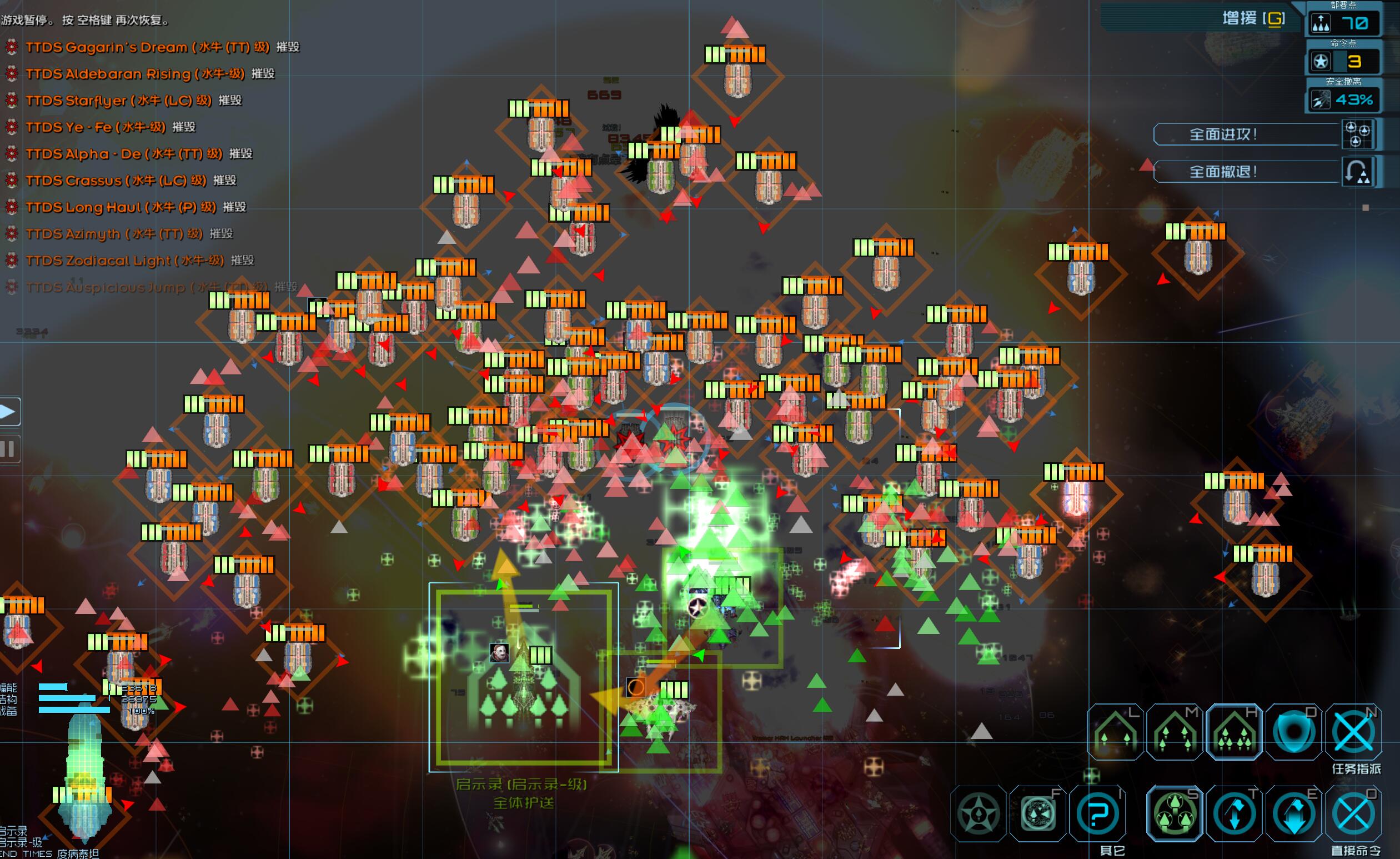Resume the game with the play button

(x=8, y=412)
